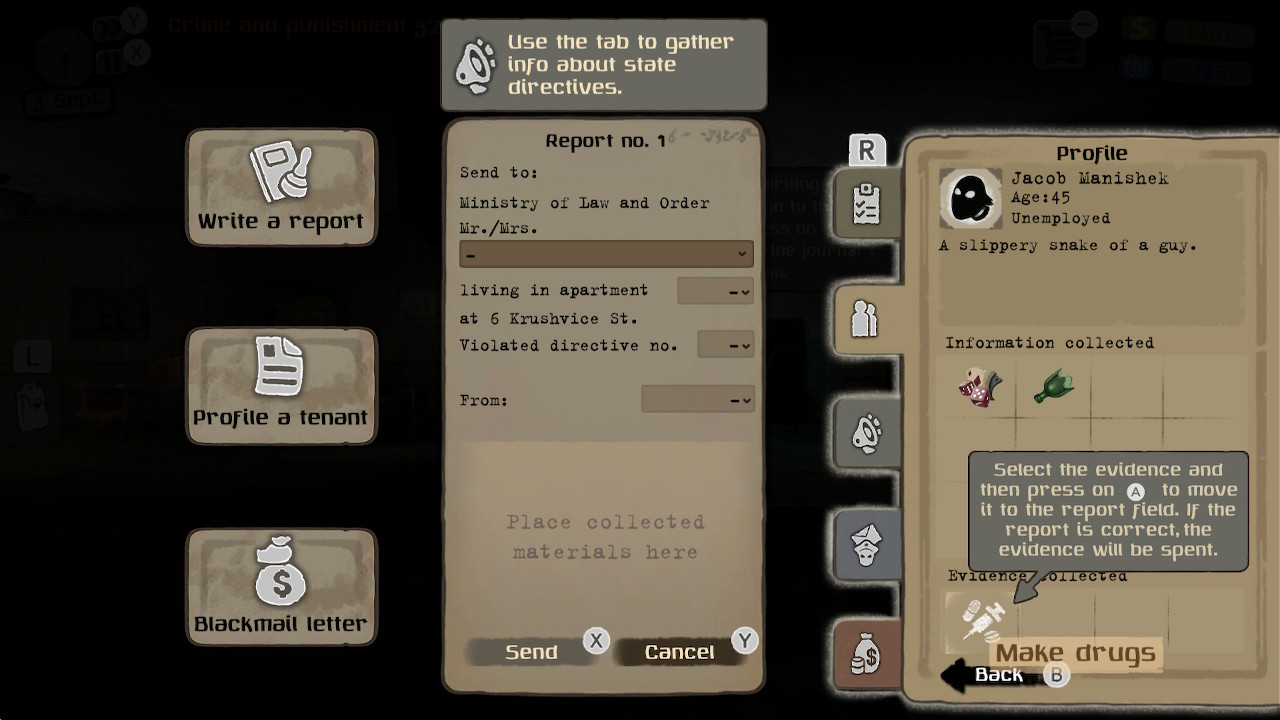Choose Profile a tenant
The height and width of the screenshot is (720, 1280).
pyautogui.click(x=281, y=385)
